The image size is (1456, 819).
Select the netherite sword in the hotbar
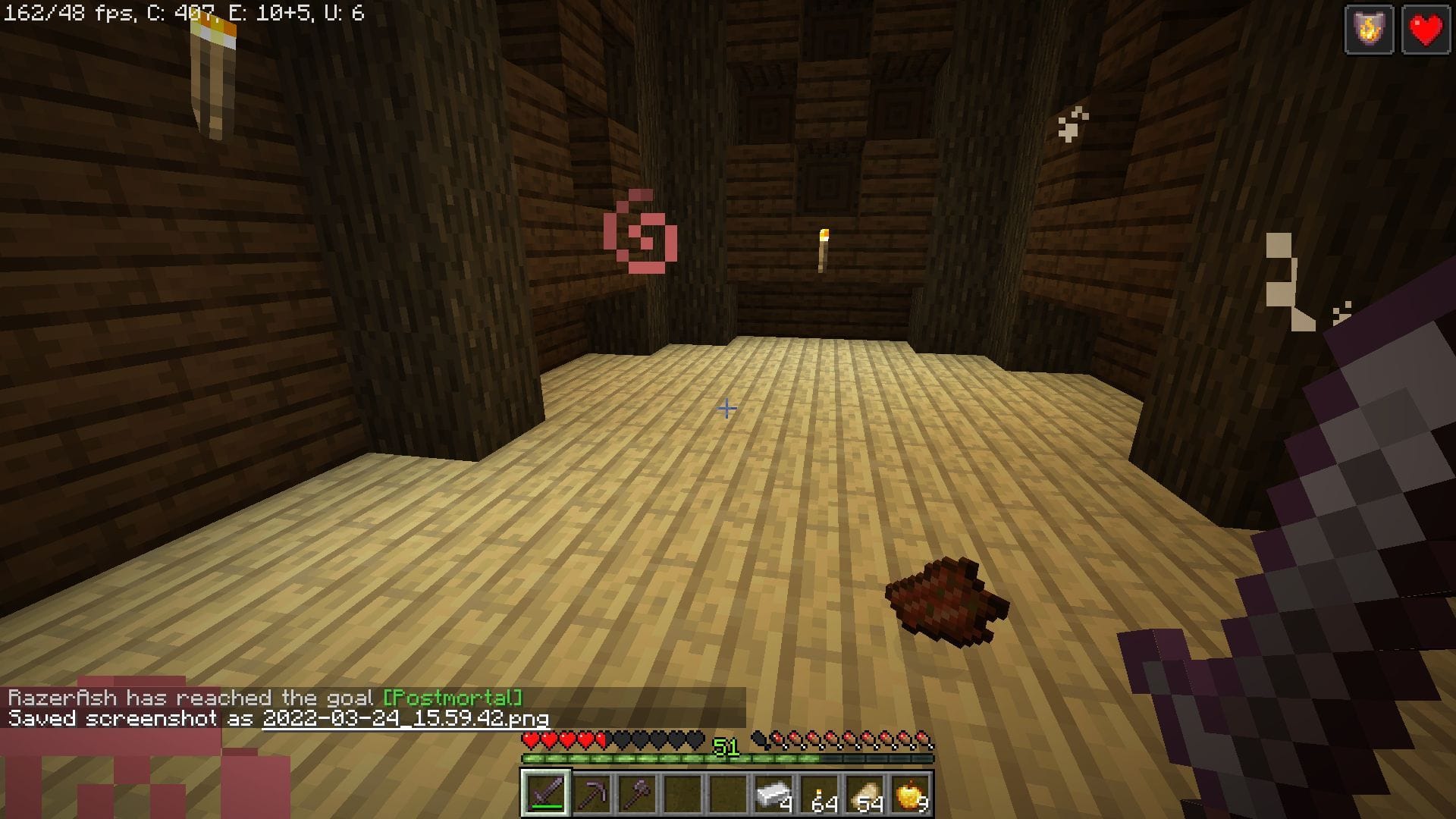point(548,793)
